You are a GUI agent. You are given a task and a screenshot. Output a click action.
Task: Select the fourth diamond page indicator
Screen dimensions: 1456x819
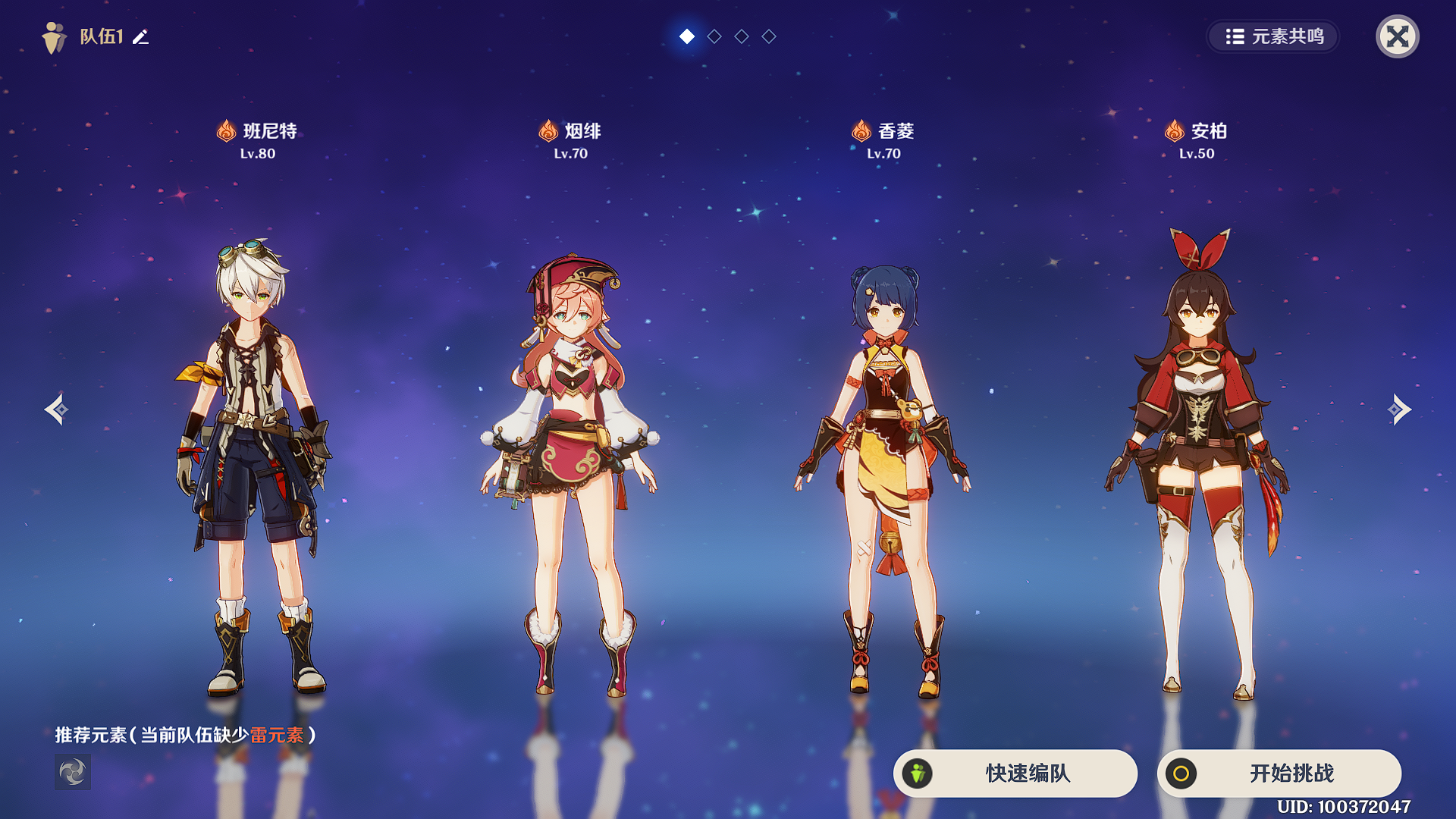(x=769, y=36)
